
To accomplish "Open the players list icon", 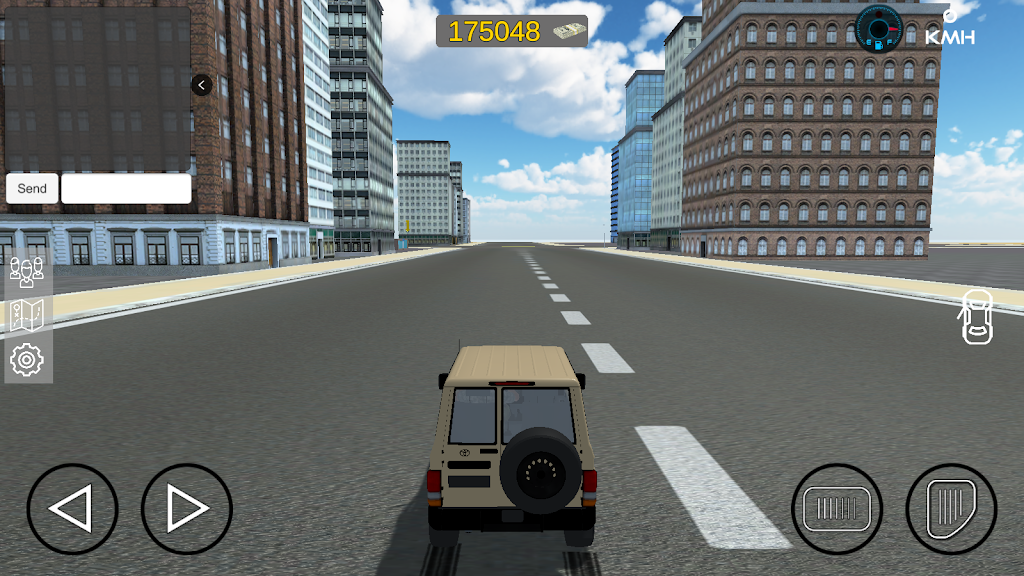I will point(27,271).
